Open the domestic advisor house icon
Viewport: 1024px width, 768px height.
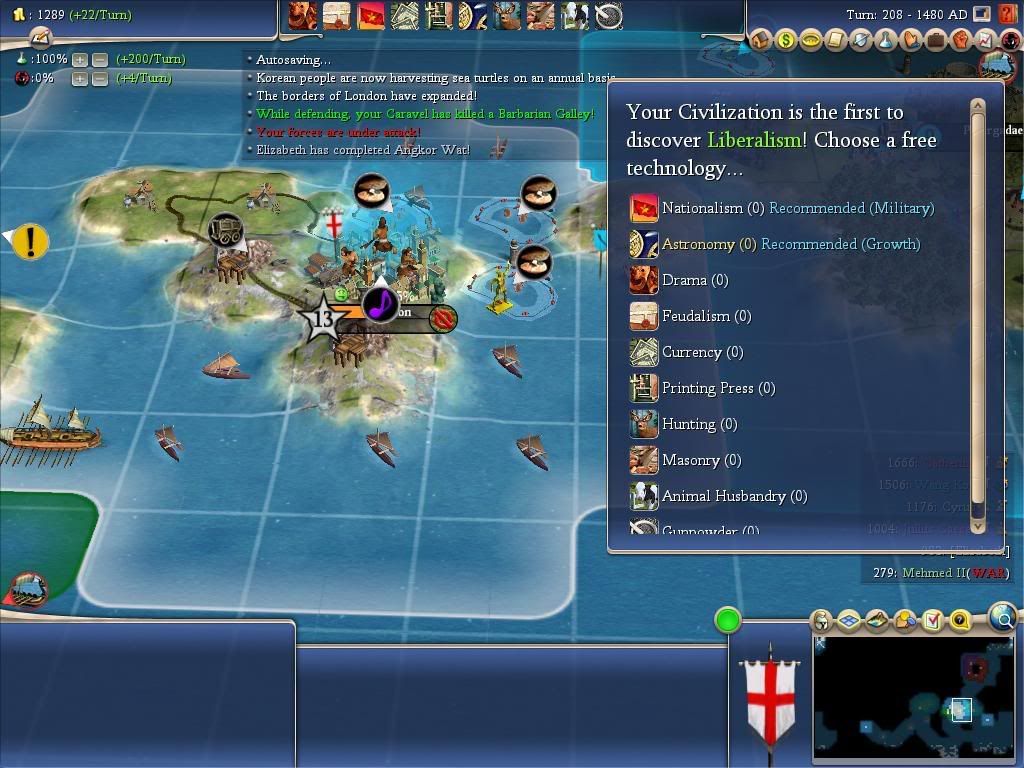point(761,40)
